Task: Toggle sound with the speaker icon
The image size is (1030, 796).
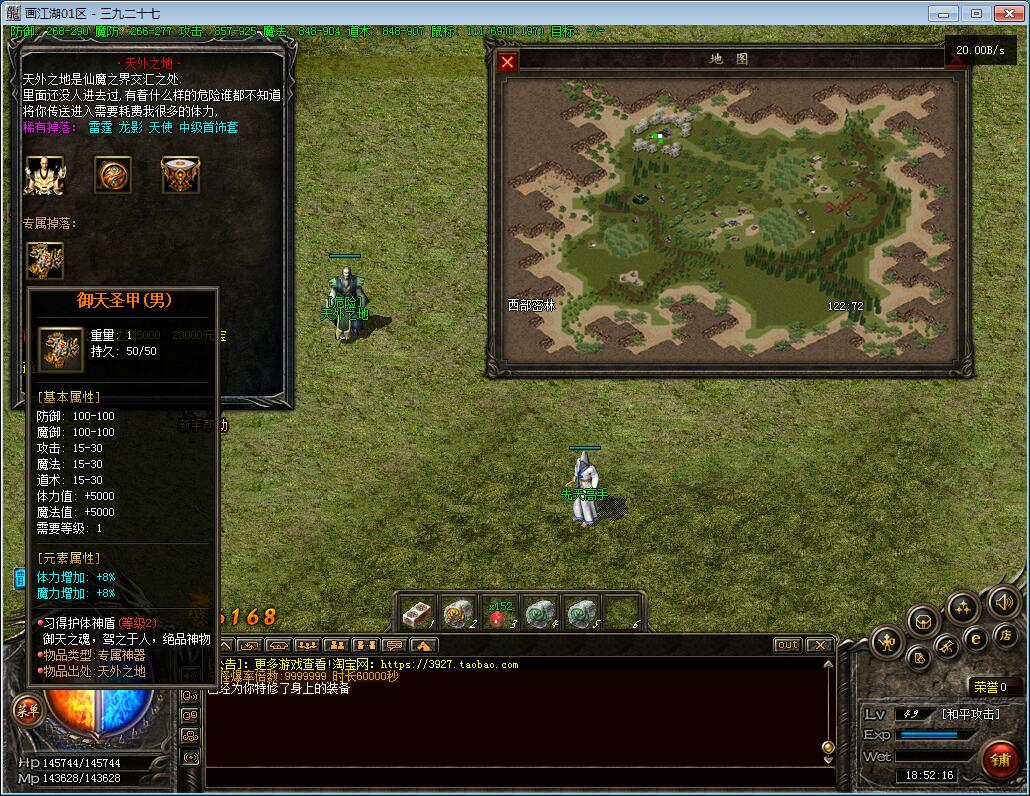Action: point(1003,602)
